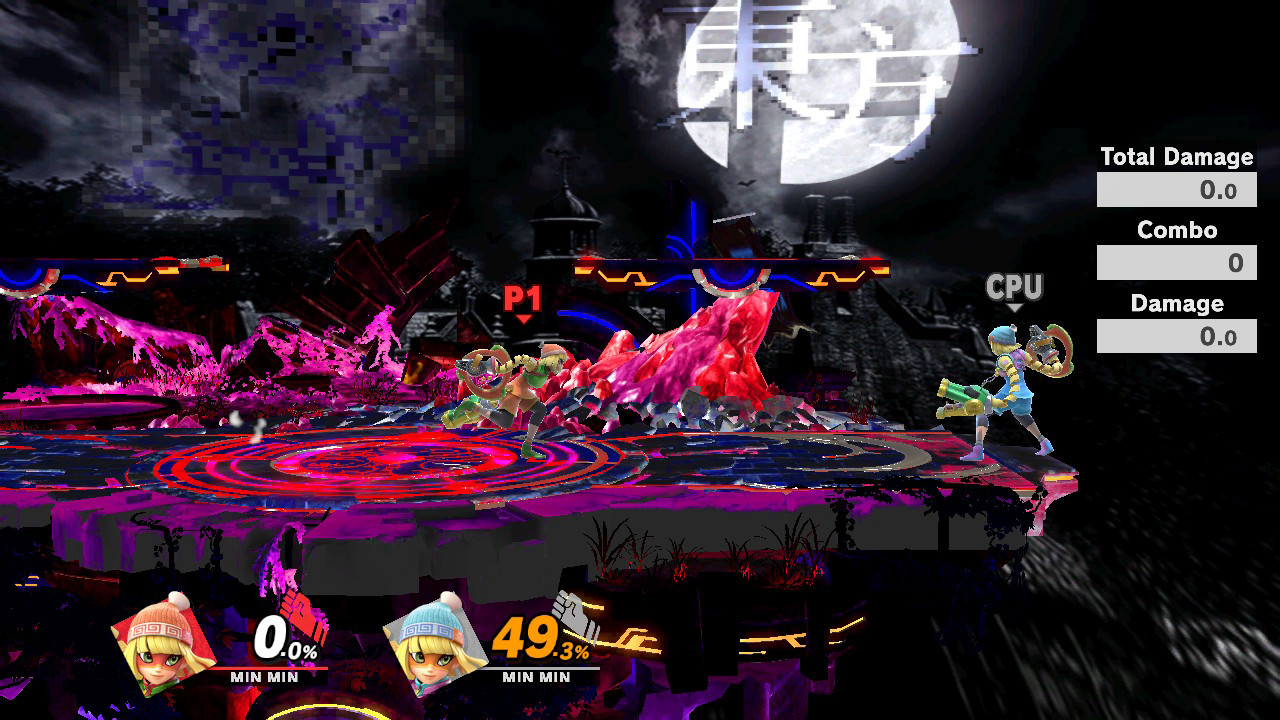Click the white CPU player tag marker
The image size is (1280, 720).
[x=1015, y=288]
